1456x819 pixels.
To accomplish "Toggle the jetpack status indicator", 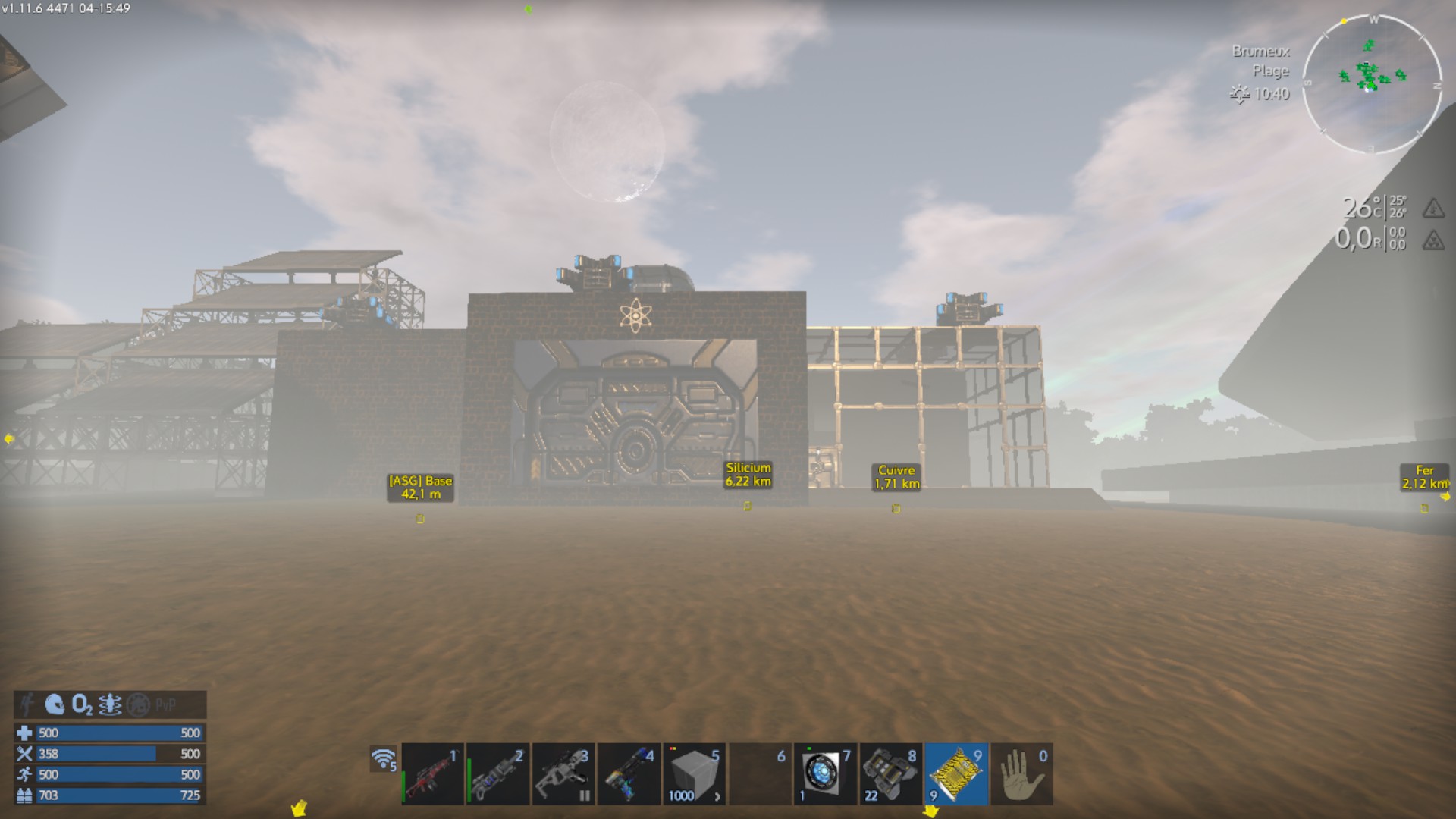I will (x=108, y=704).
